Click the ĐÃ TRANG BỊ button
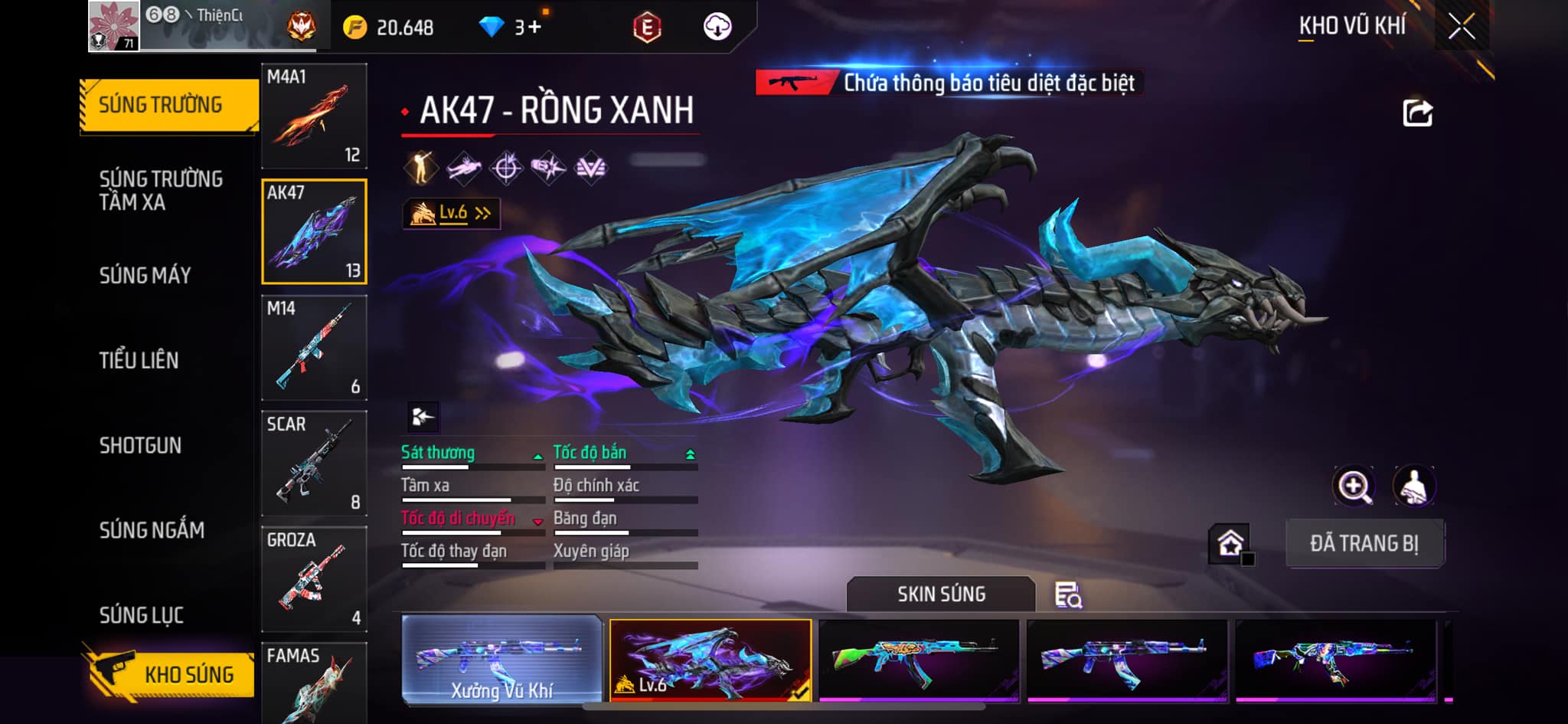Screen dimensions: 1568x724 point(1364,543)
